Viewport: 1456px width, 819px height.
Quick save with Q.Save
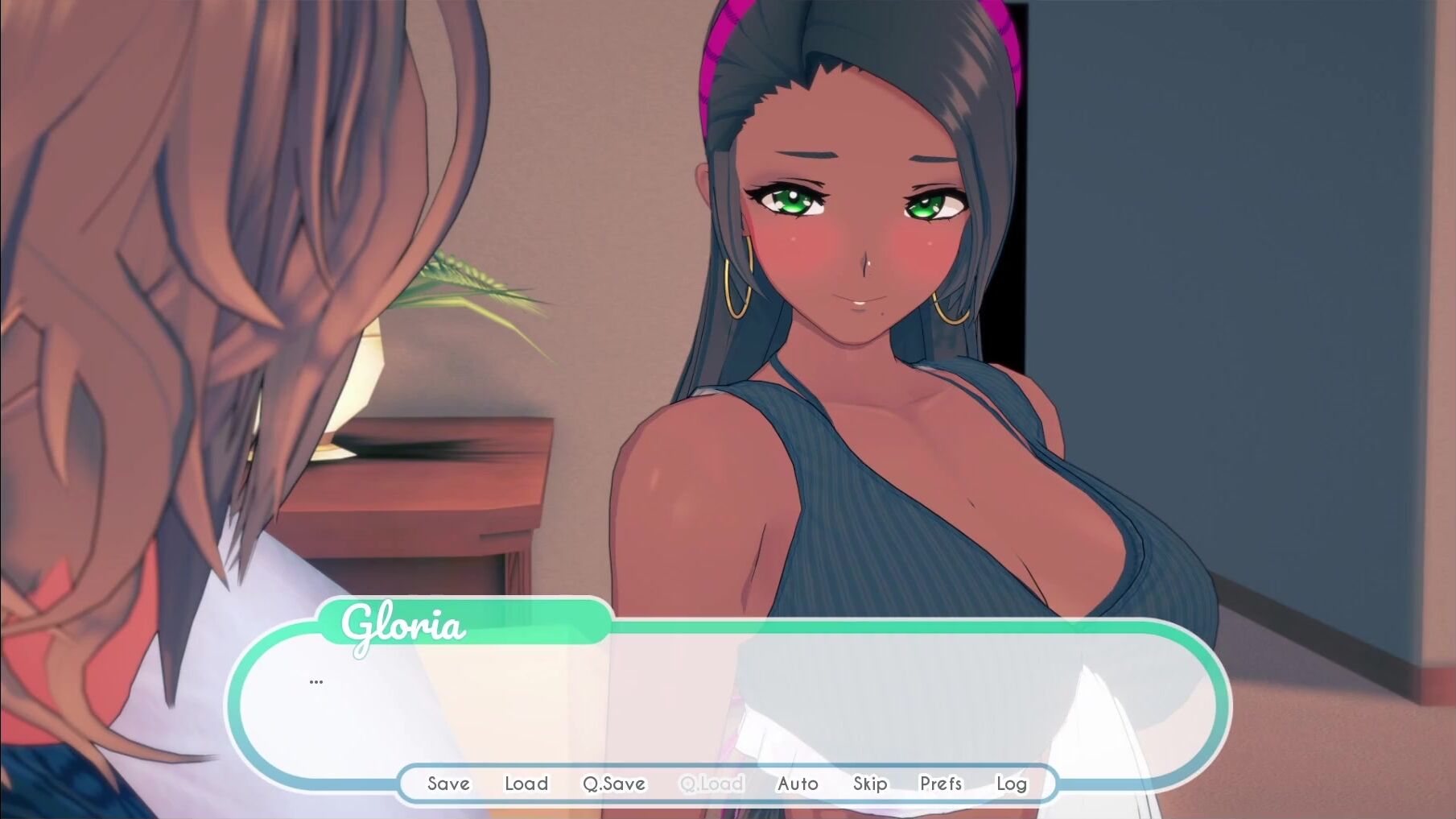(x=614, y=784)
